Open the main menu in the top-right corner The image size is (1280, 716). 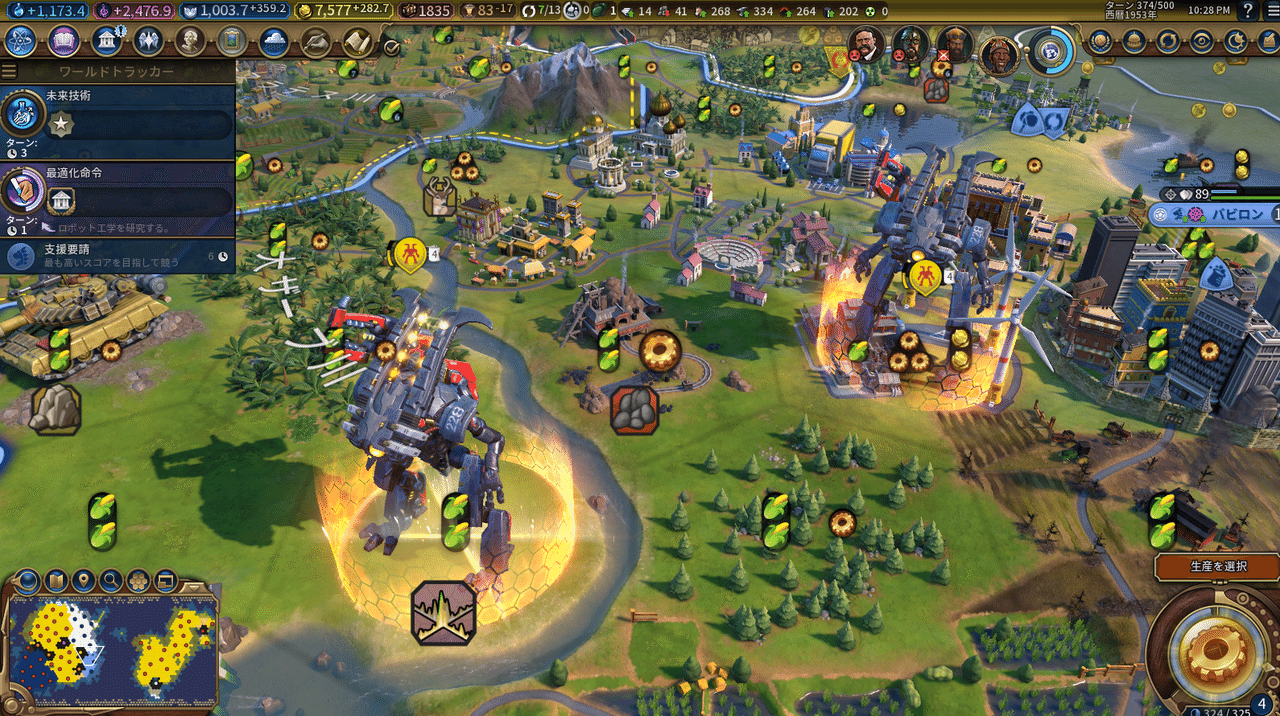[1270, 11]
